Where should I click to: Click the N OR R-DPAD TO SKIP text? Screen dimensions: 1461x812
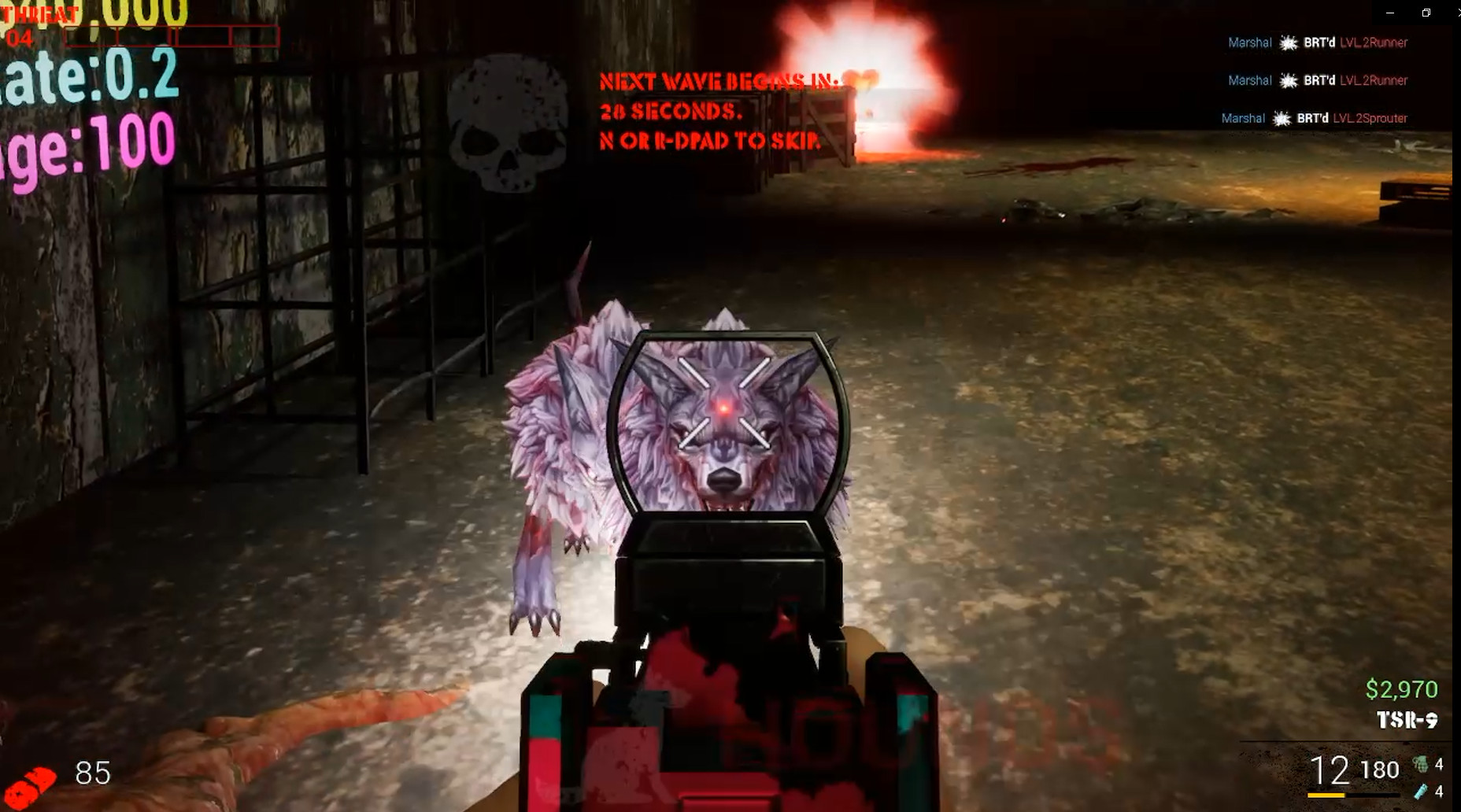tap(708, 142)
